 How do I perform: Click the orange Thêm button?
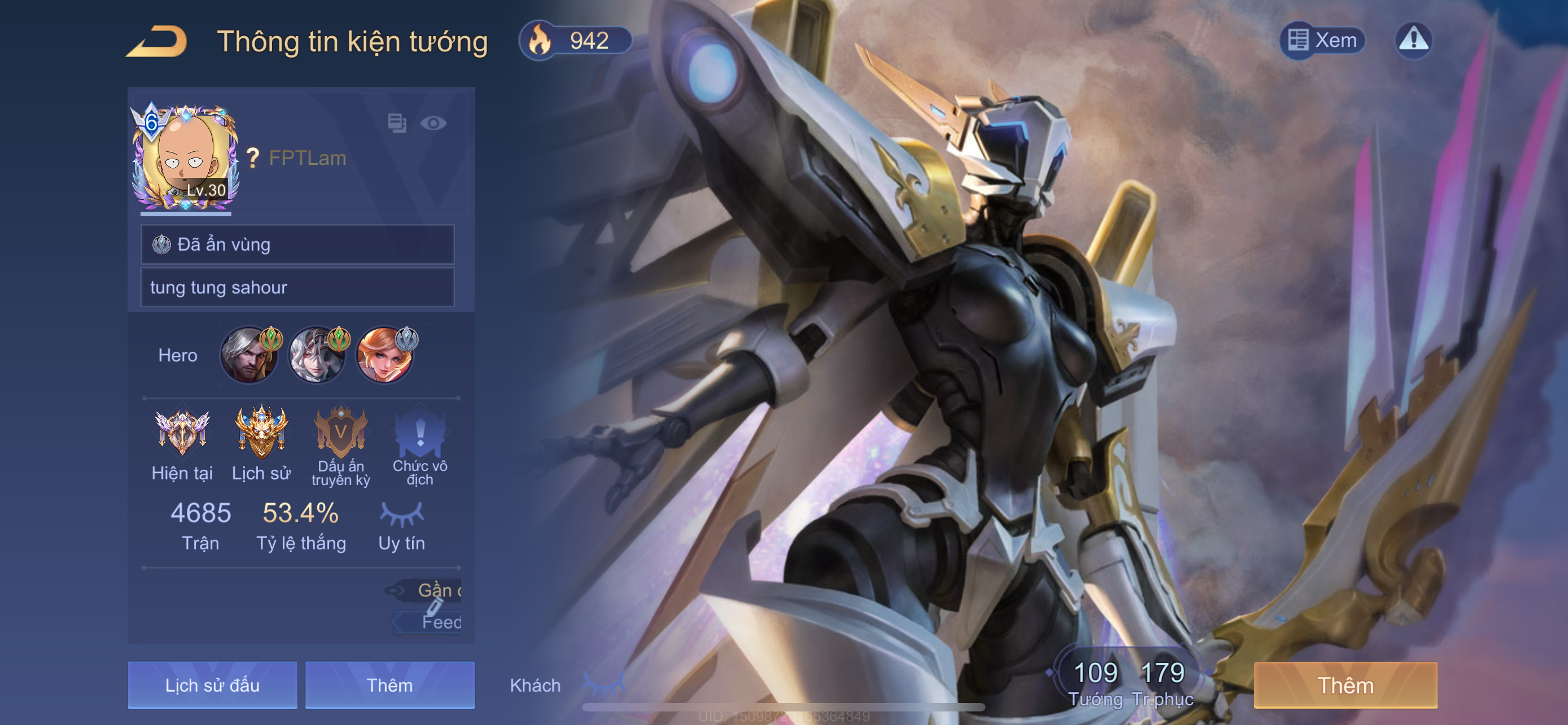coord(1345,685)
